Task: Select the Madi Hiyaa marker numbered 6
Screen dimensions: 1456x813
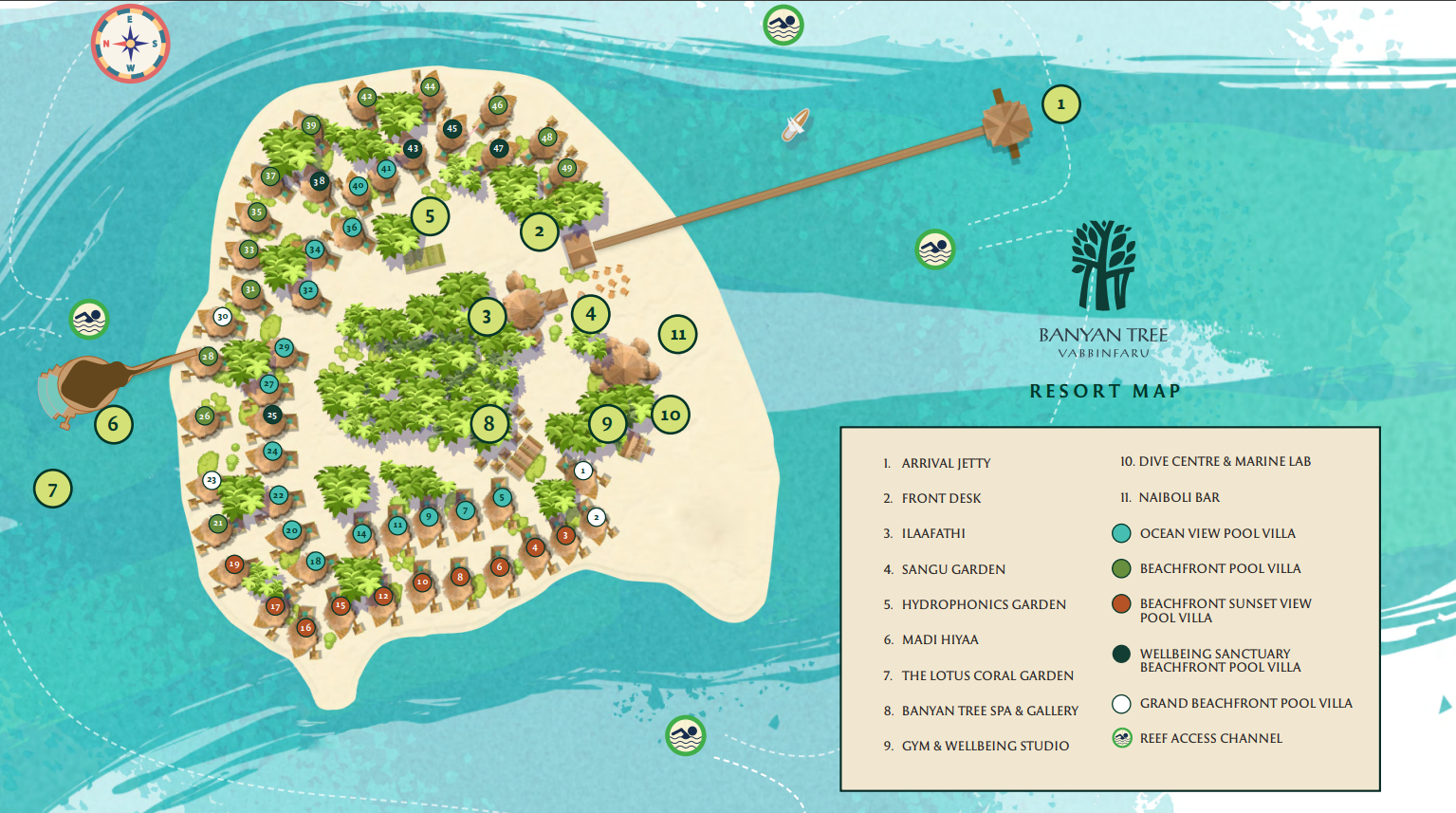Action: coord(113,423)
